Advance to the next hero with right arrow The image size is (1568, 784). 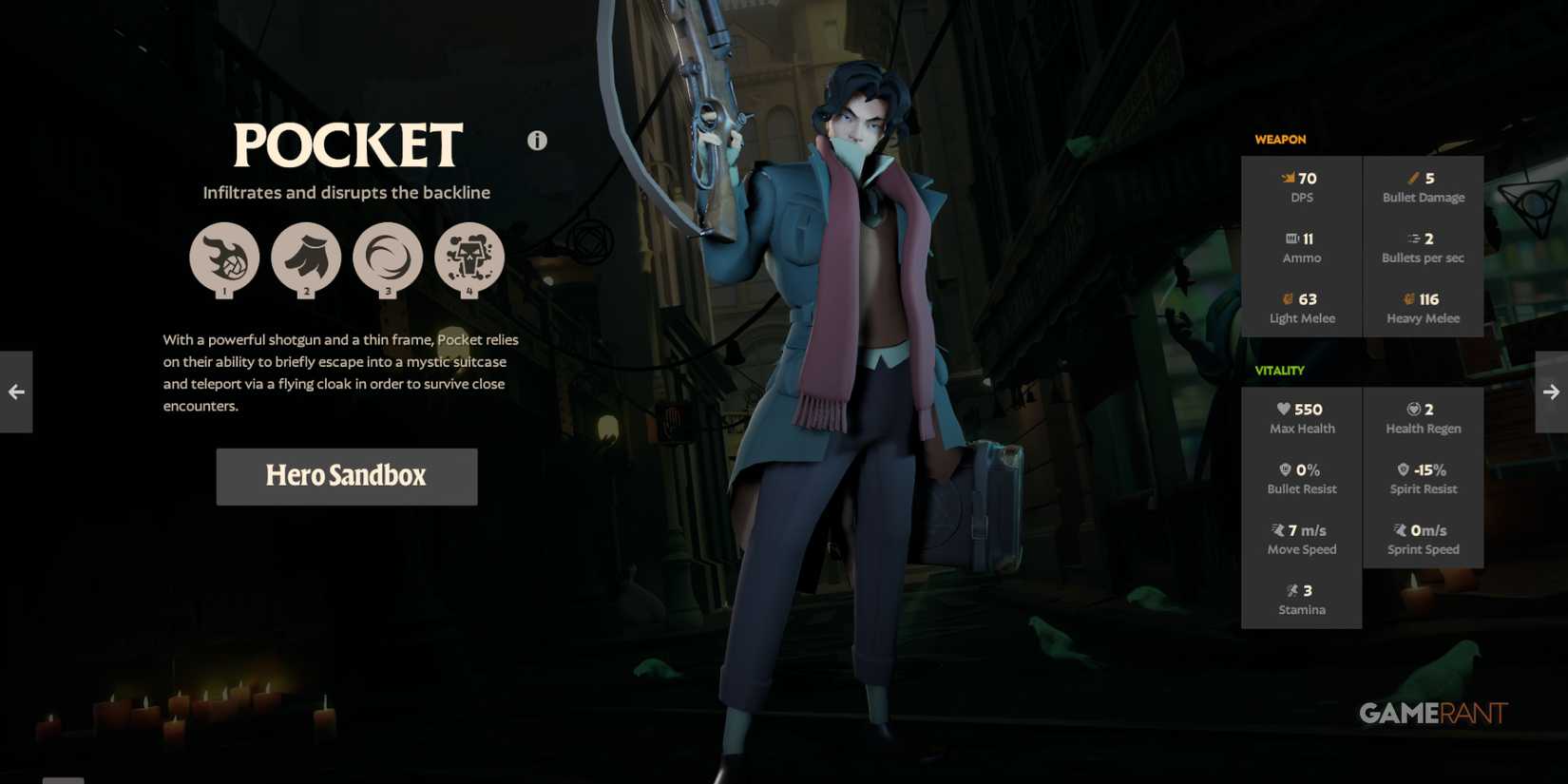[x=1552, y=391]
